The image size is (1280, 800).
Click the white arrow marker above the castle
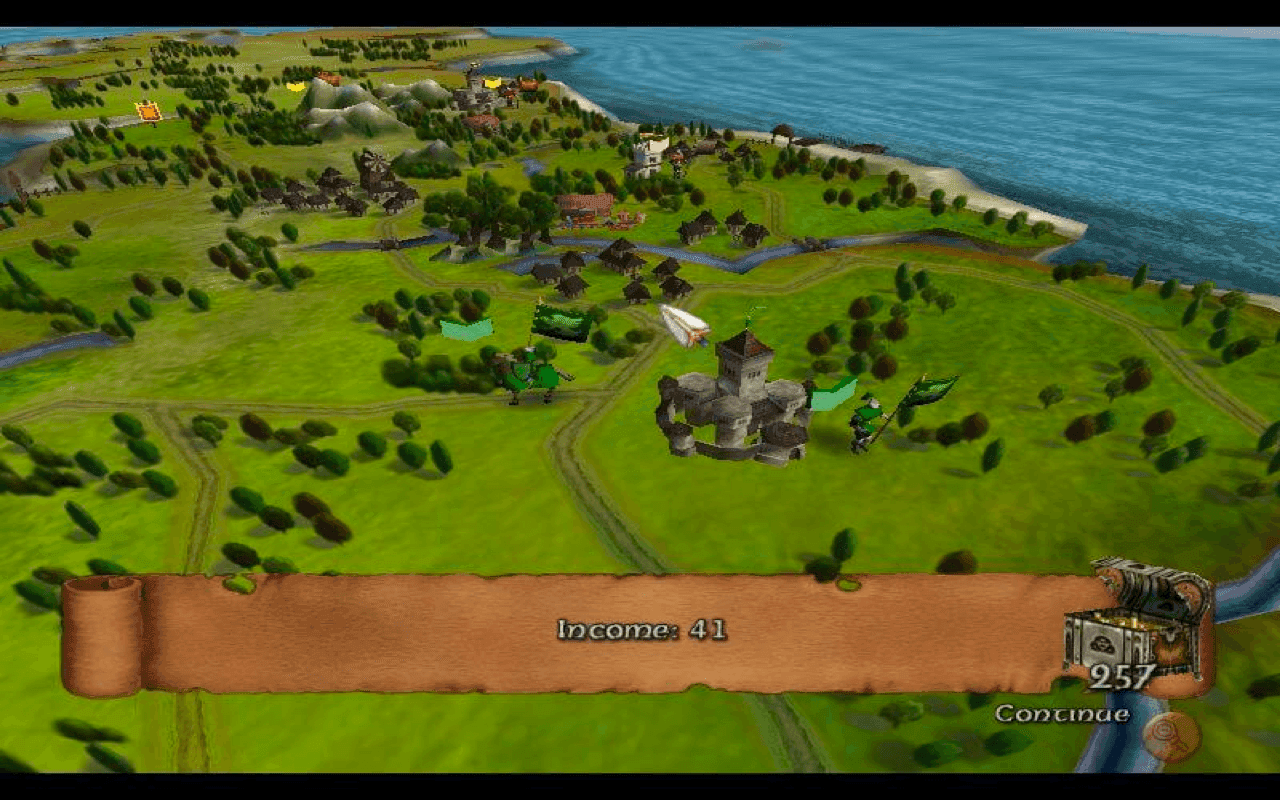pos(685,325)
